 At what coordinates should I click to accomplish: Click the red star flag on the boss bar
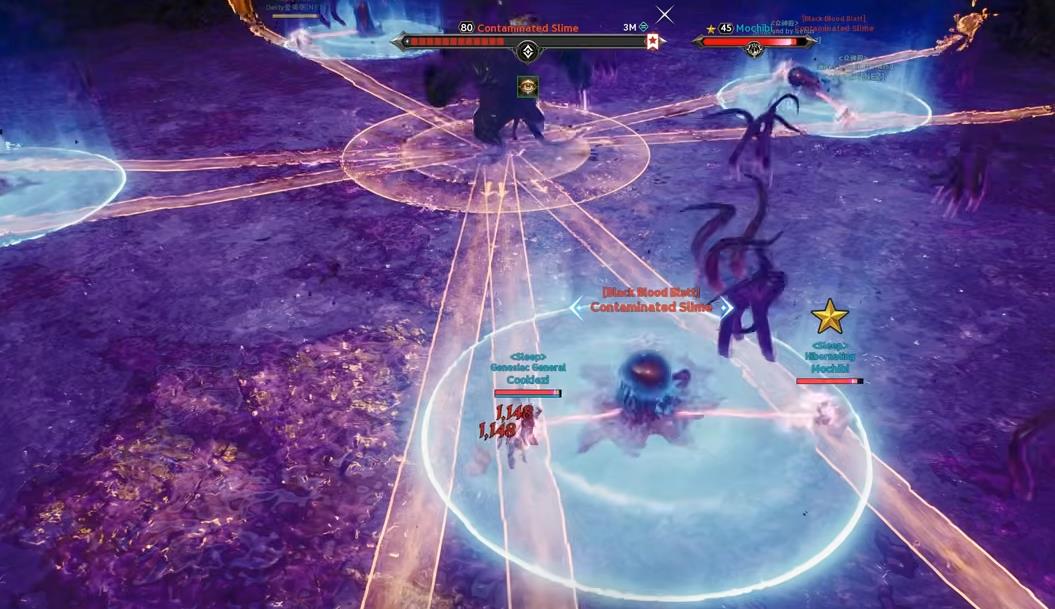(x=653, y=41)
